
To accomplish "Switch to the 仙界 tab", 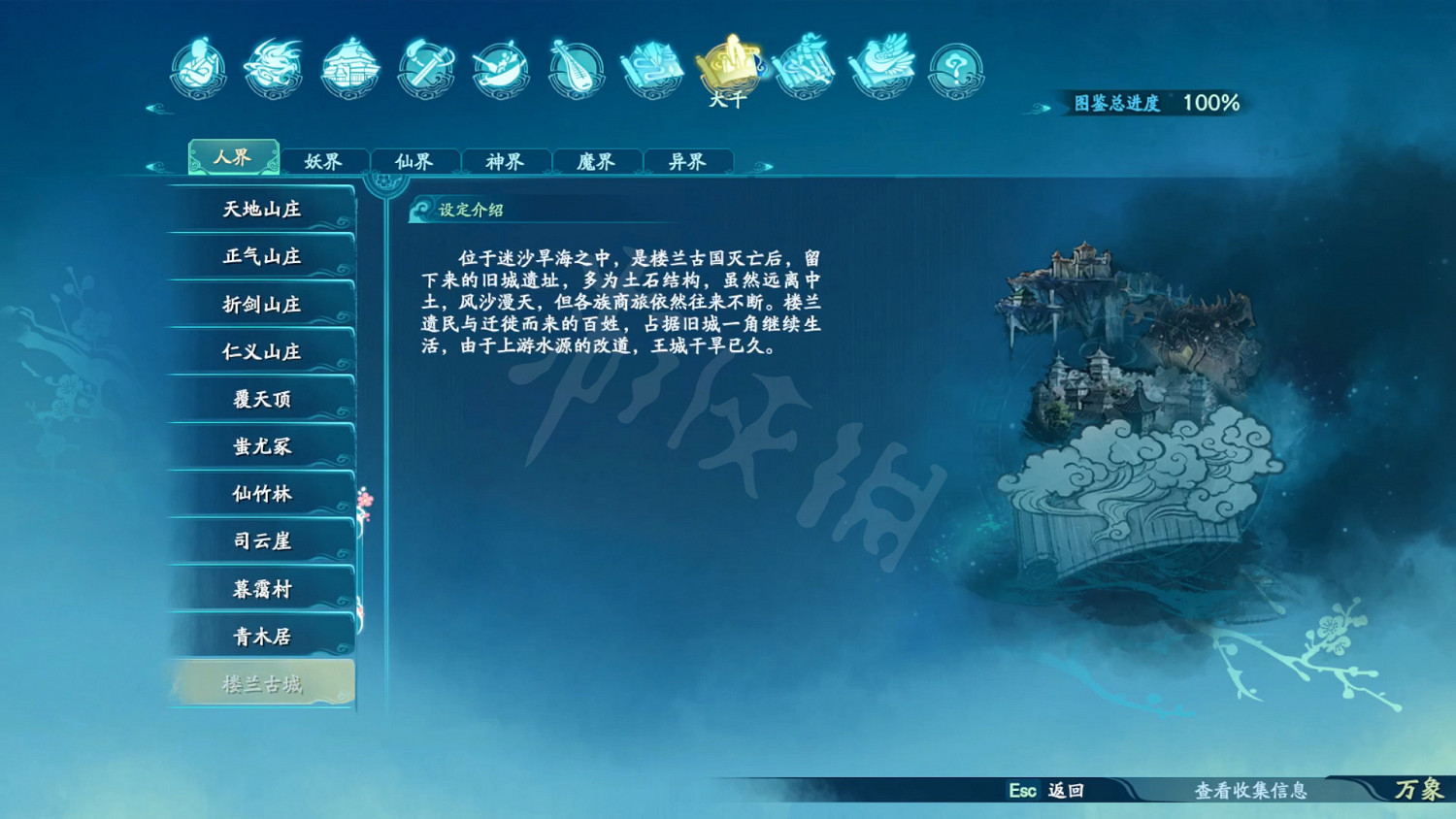I will point(415,161).
